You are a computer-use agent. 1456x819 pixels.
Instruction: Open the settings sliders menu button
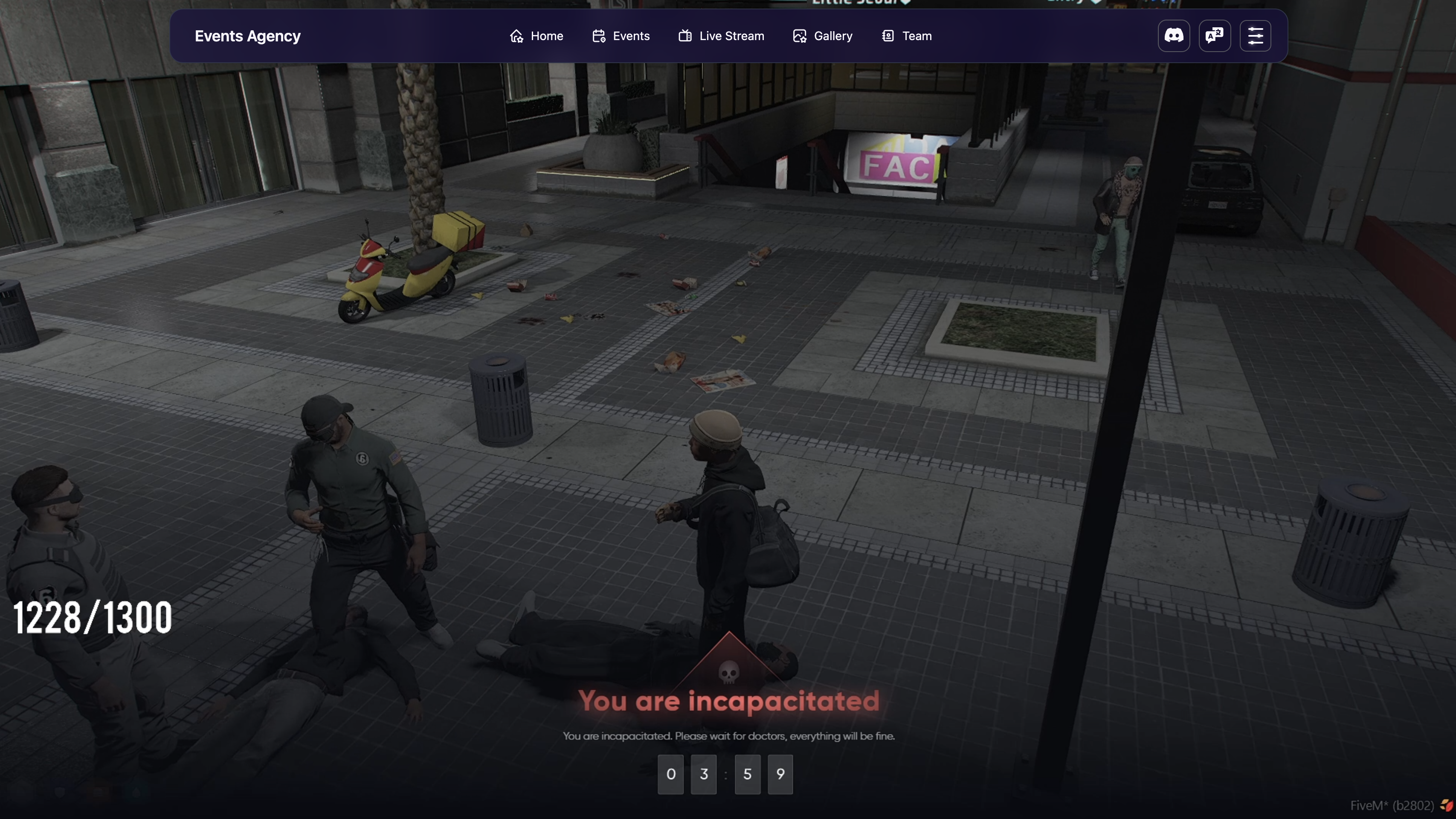(x=1256, y=36)
